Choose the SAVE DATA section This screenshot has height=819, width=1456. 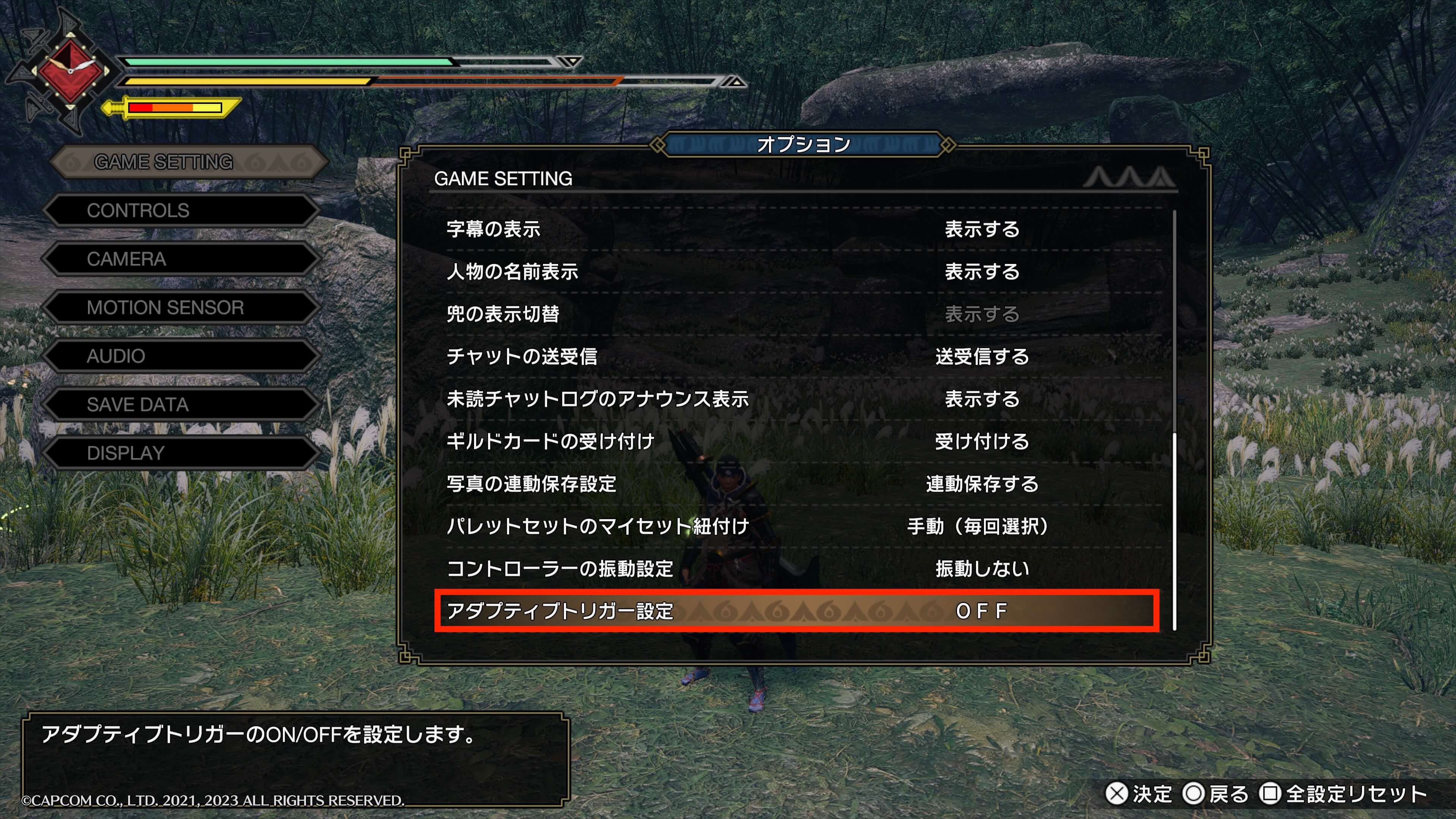pos(181,405)
